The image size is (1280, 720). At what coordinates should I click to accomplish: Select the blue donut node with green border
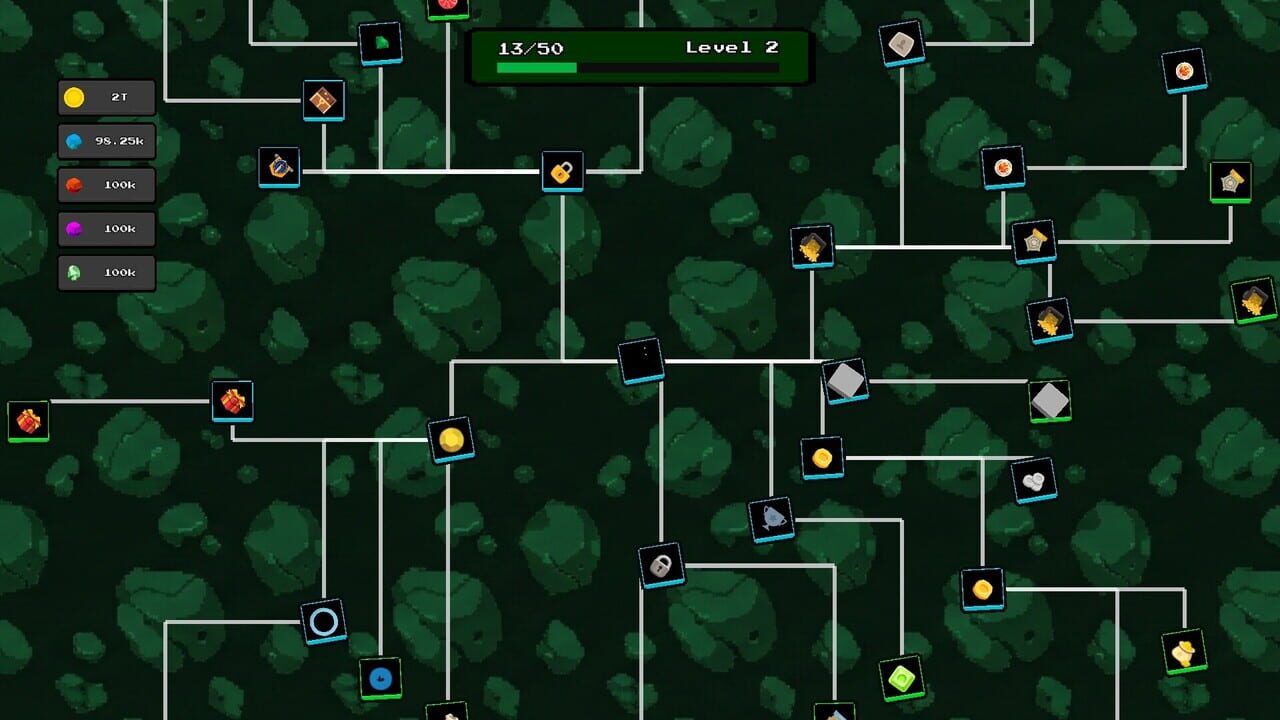click(x=378, y=678)
